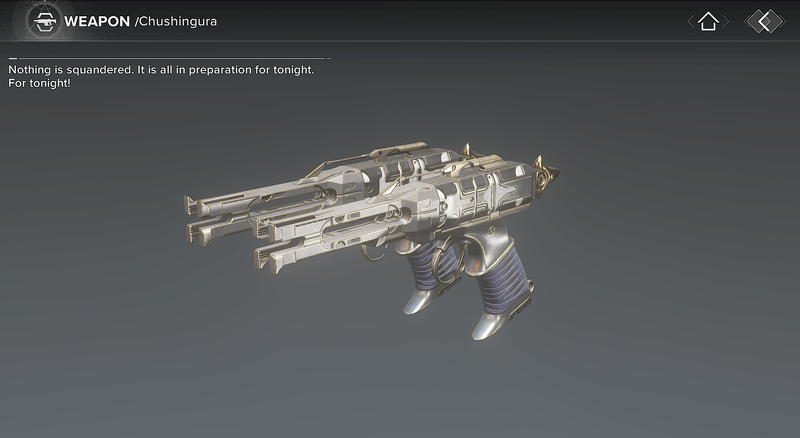Go to the home screen

(x=708, y=21)
